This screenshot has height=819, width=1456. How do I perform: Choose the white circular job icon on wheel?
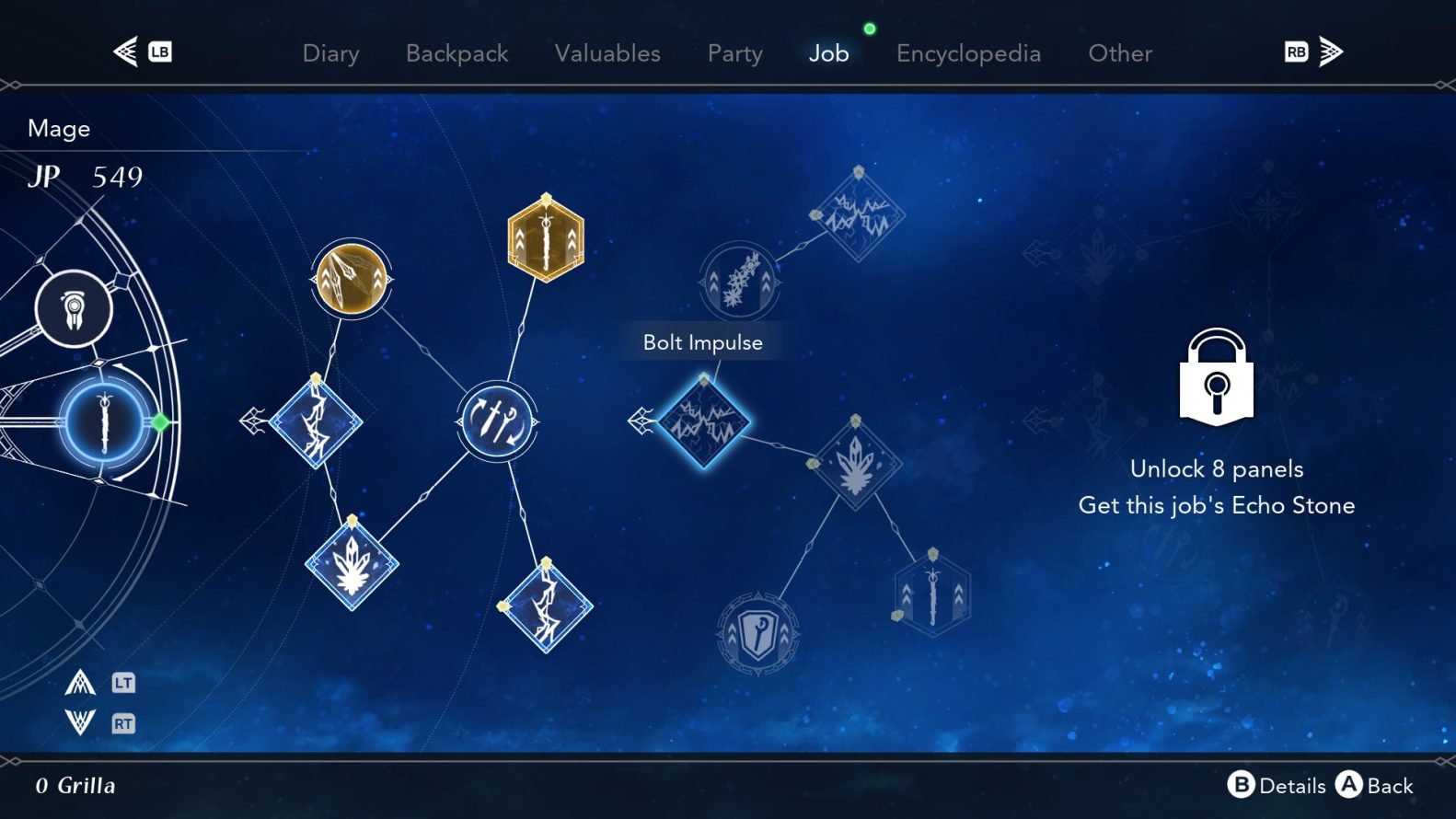coord(74,308)
